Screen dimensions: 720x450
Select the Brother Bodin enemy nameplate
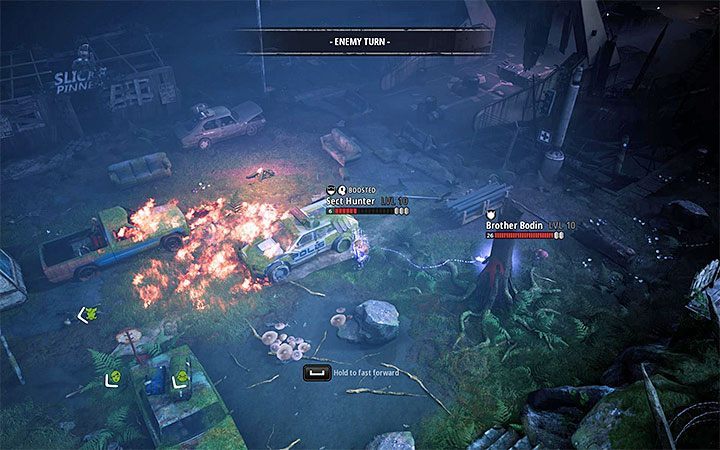[x=516, y=226]
